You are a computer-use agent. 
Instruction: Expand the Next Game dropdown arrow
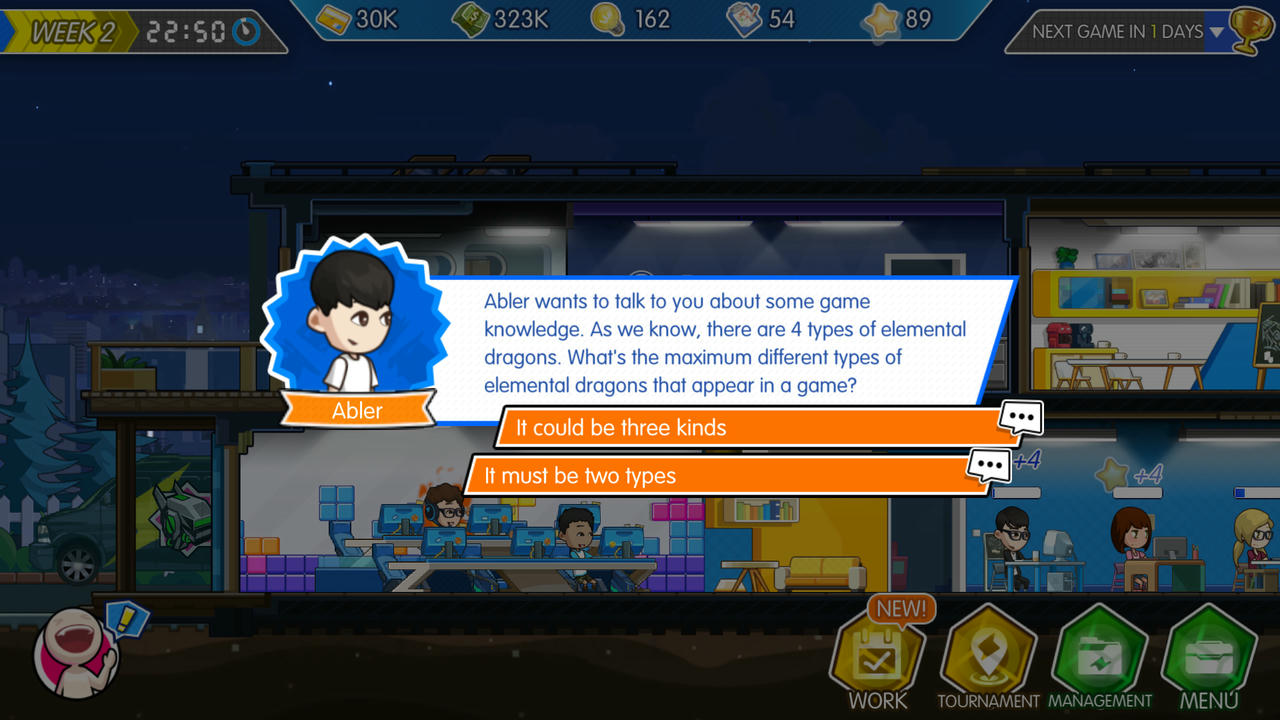click(1216, 32)
